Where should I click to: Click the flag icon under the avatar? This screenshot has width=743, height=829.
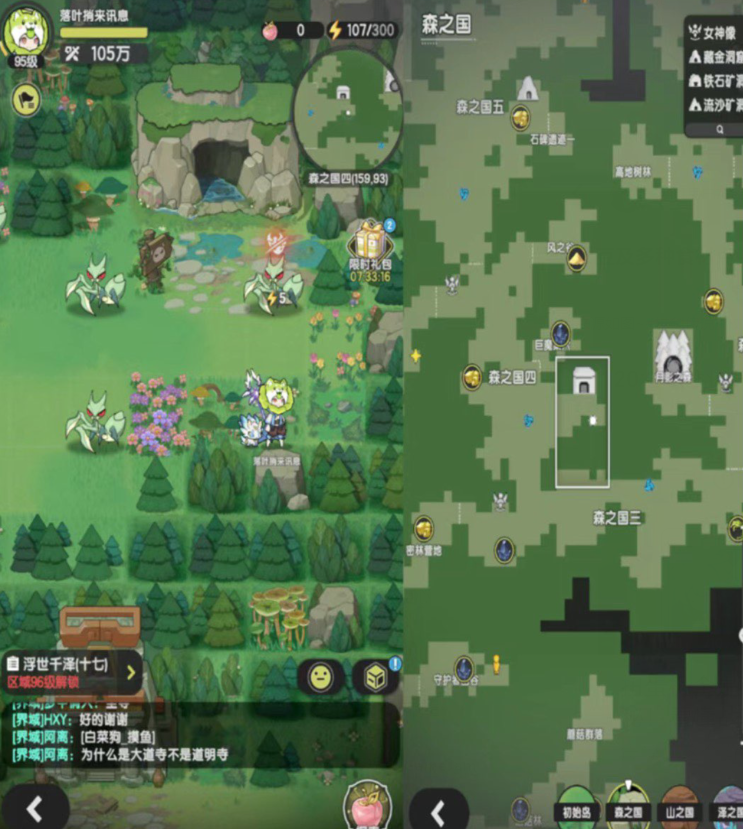coord(24,98)
